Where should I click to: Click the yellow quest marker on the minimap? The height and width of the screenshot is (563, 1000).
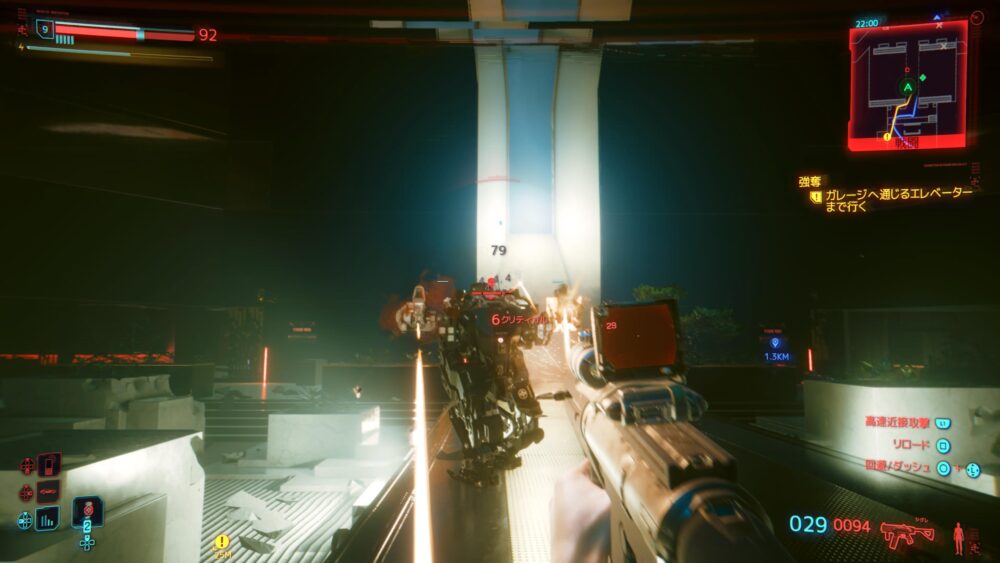click(887, 137)
